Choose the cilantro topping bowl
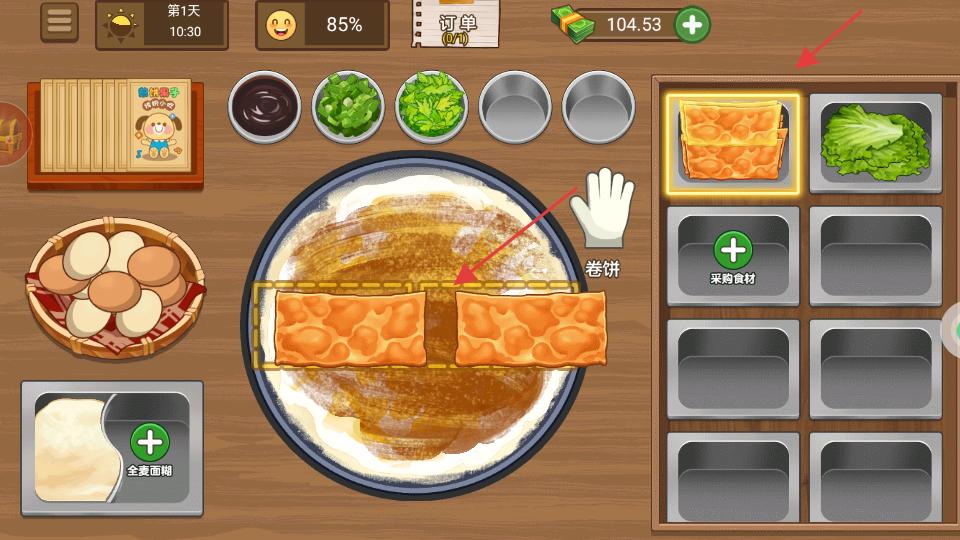Viewport: 960px width, 540px height. [x=432, y=104]
